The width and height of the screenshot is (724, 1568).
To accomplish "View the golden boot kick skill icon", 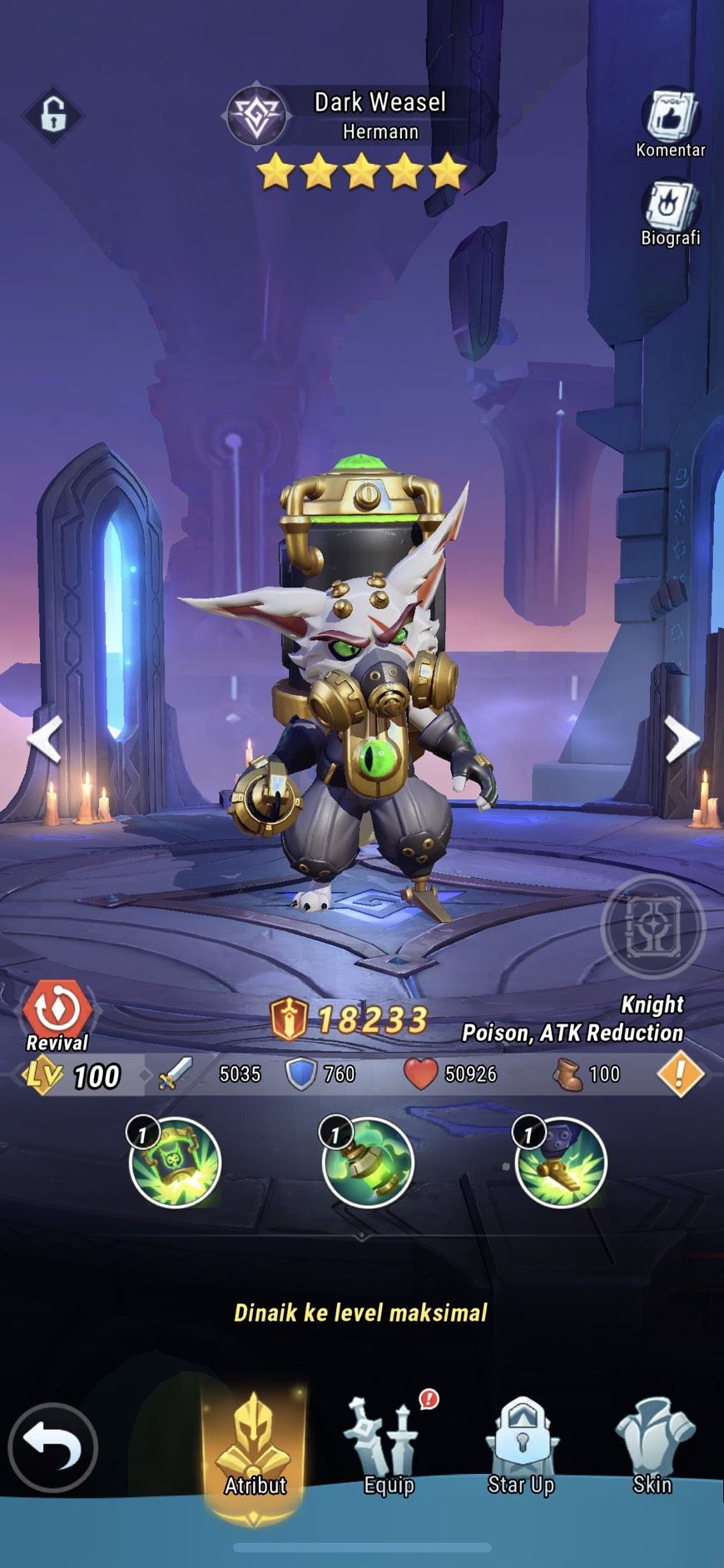I will [561, 1162].
